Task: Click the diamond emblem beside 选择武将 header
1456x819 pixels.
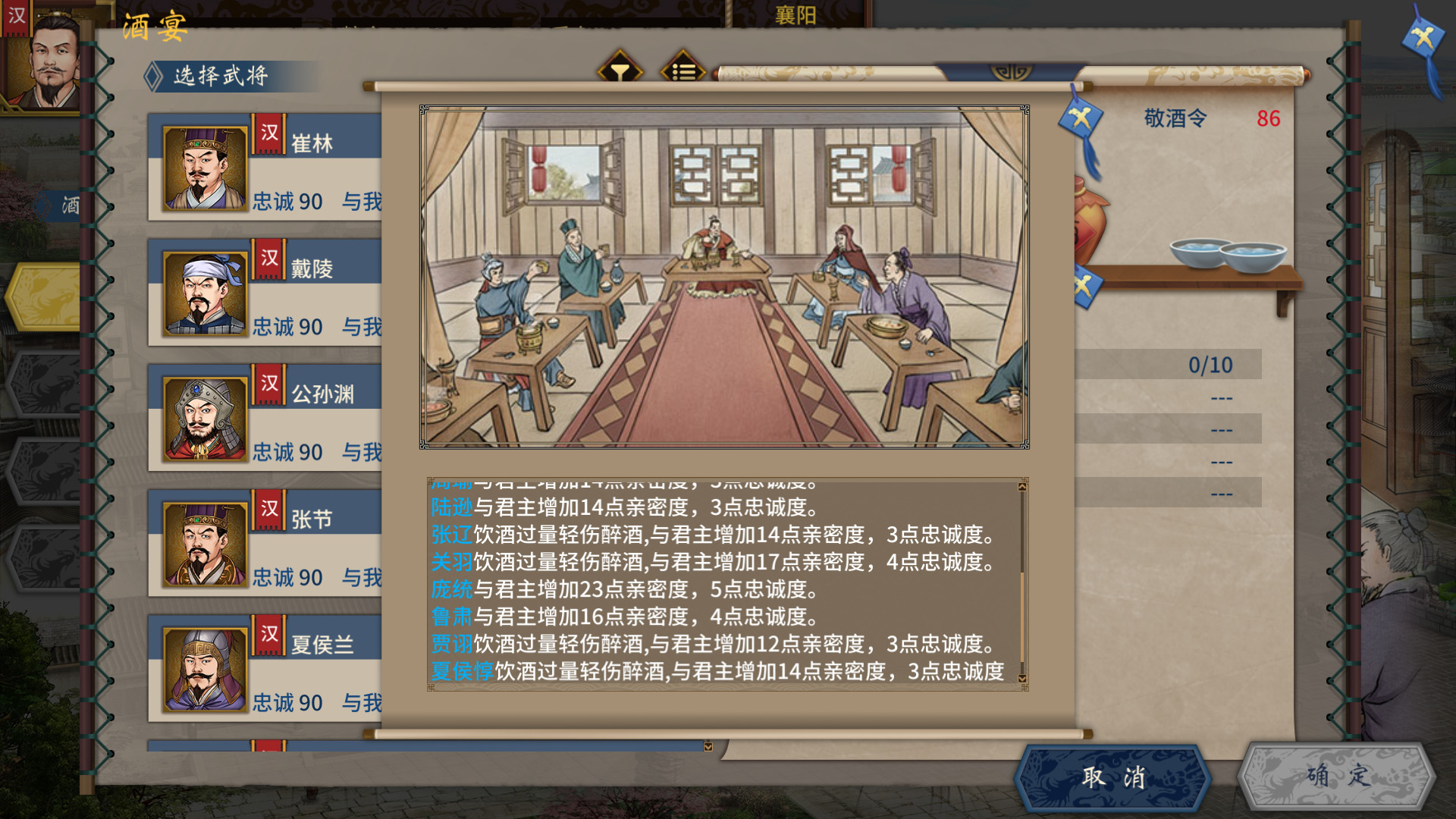Action: [154, 75]
